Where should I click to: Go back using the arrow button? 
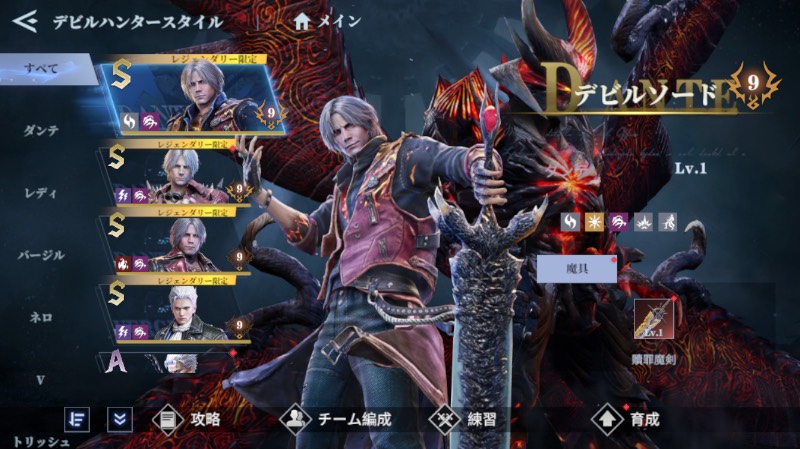pos(24,20)
